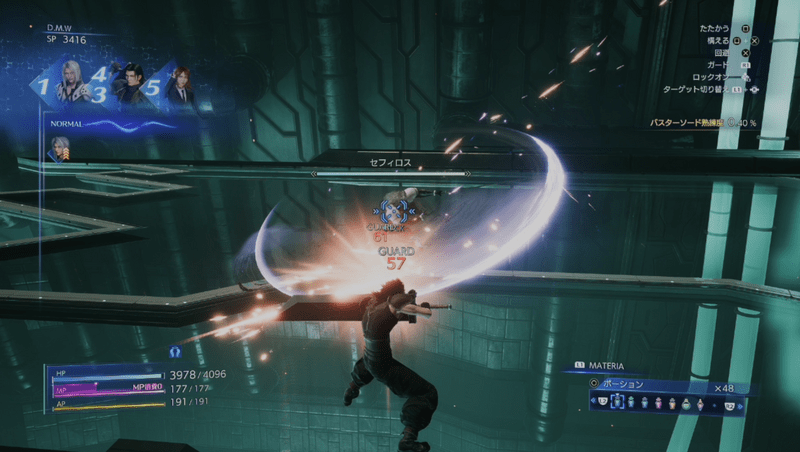Select the red-haired character's DMW portrait
Viewport: 800px width, 452px height.
pos(180,85)
